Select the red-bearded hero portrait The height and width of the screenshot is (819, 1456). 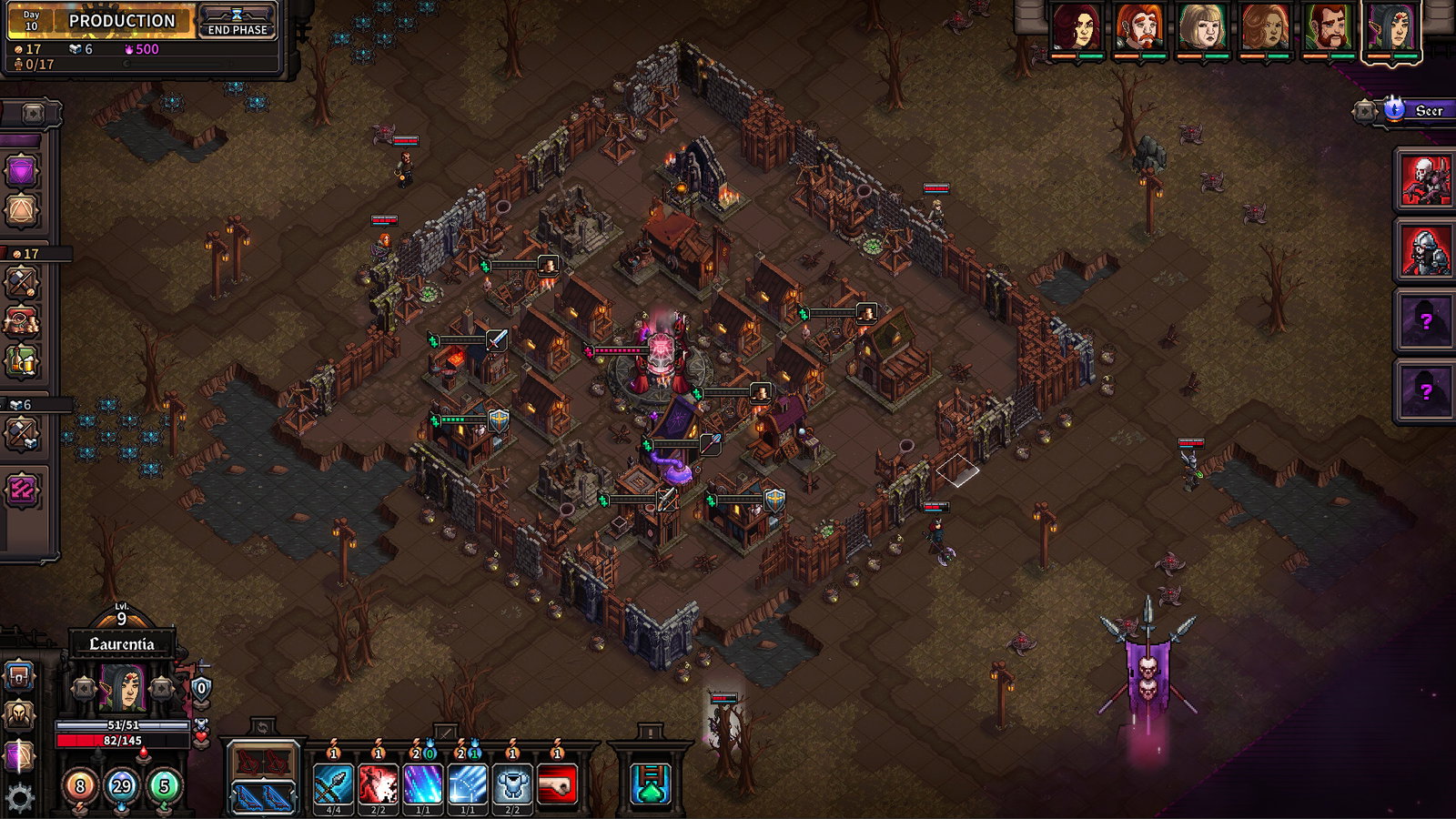[1138, 29]
